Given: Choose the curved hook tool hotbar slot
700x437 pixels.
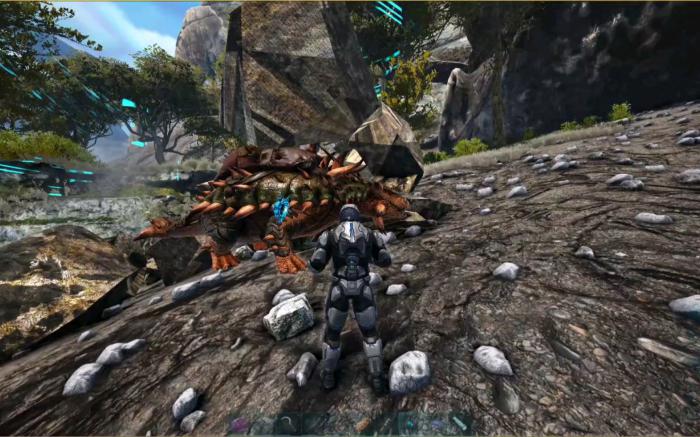Looking at the screenshot, I should coord(287,423).
